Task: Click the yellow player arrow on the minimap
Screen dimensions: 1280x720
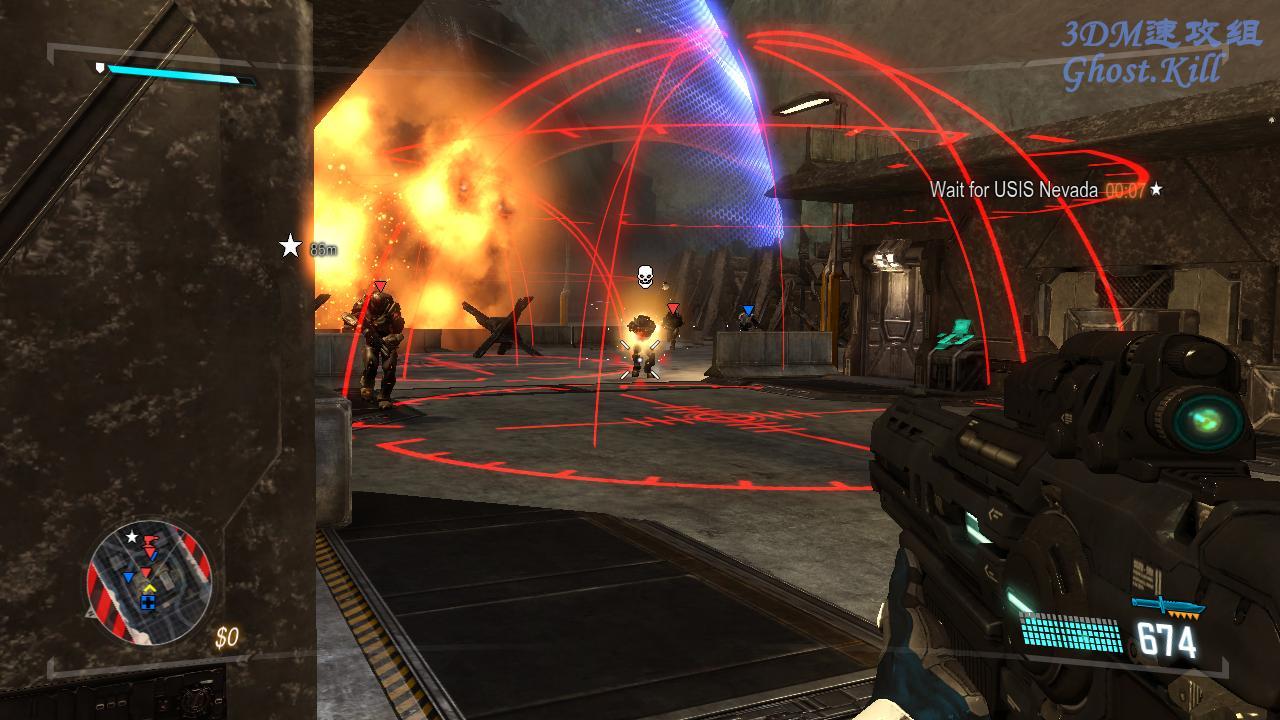Action: click(x=148, y=589)
